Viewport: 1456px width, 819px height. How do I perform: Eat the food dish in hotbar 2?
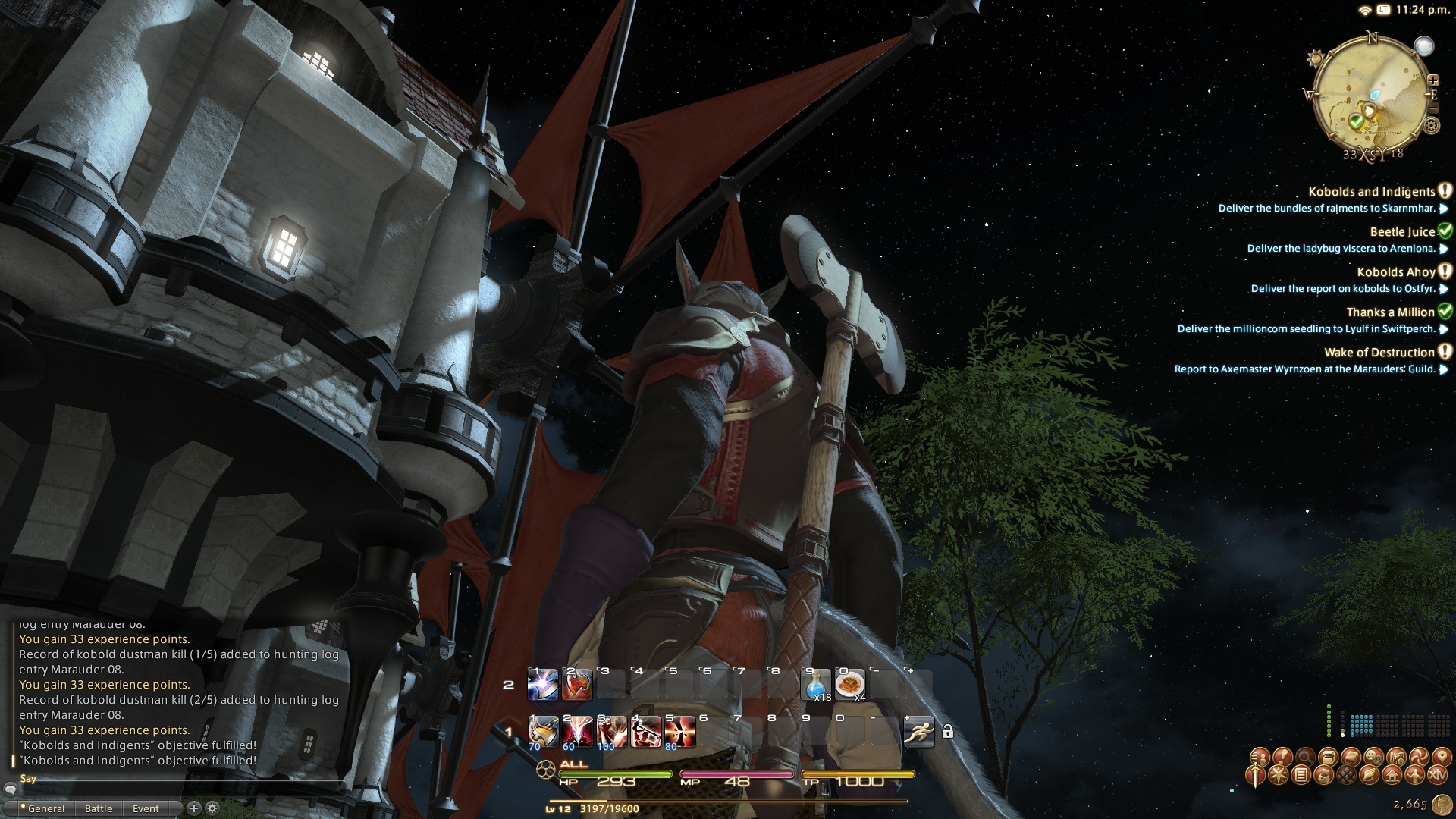(849, 685)
